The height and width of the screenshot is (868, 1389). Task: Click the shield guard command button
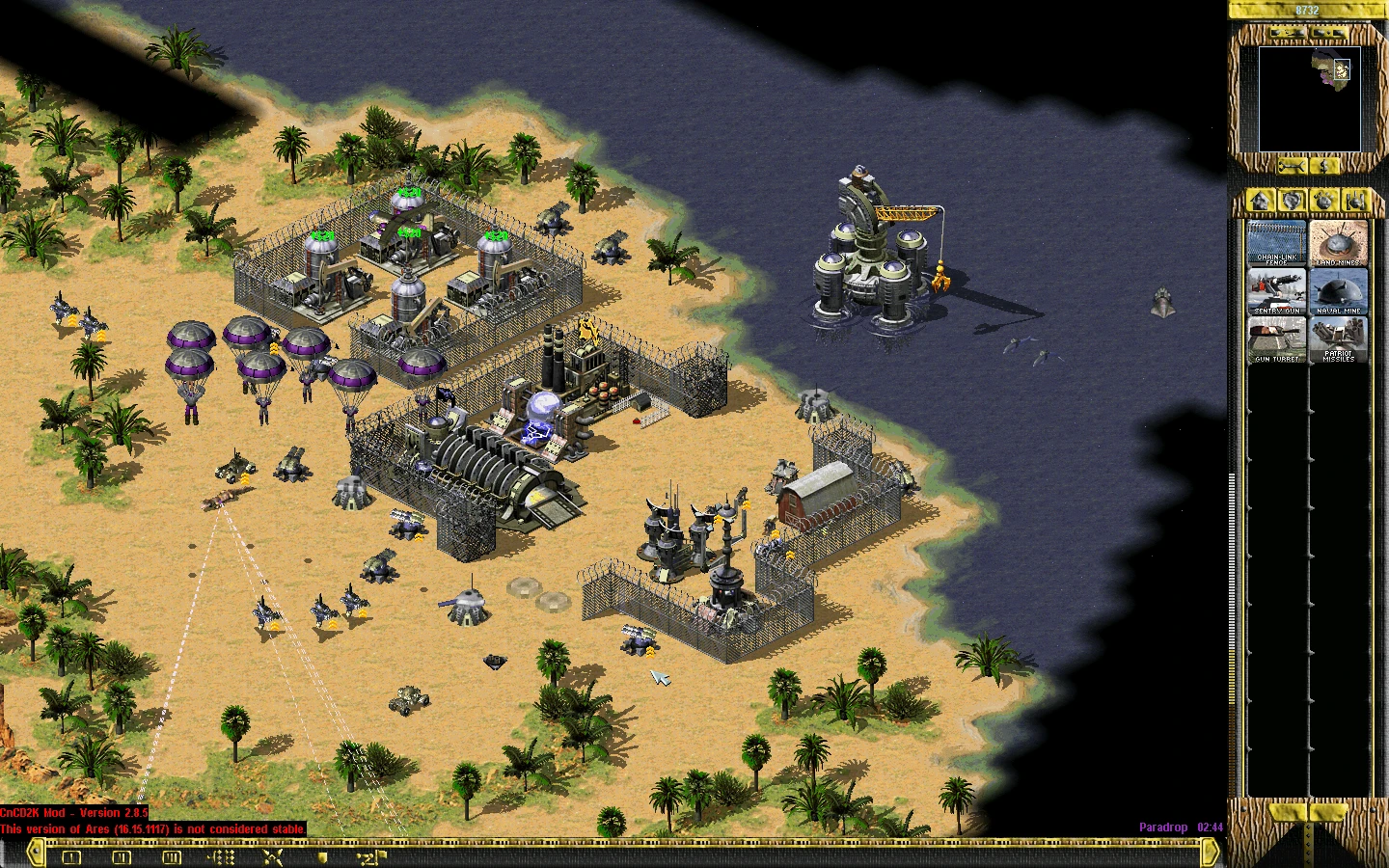pos(323,856)
